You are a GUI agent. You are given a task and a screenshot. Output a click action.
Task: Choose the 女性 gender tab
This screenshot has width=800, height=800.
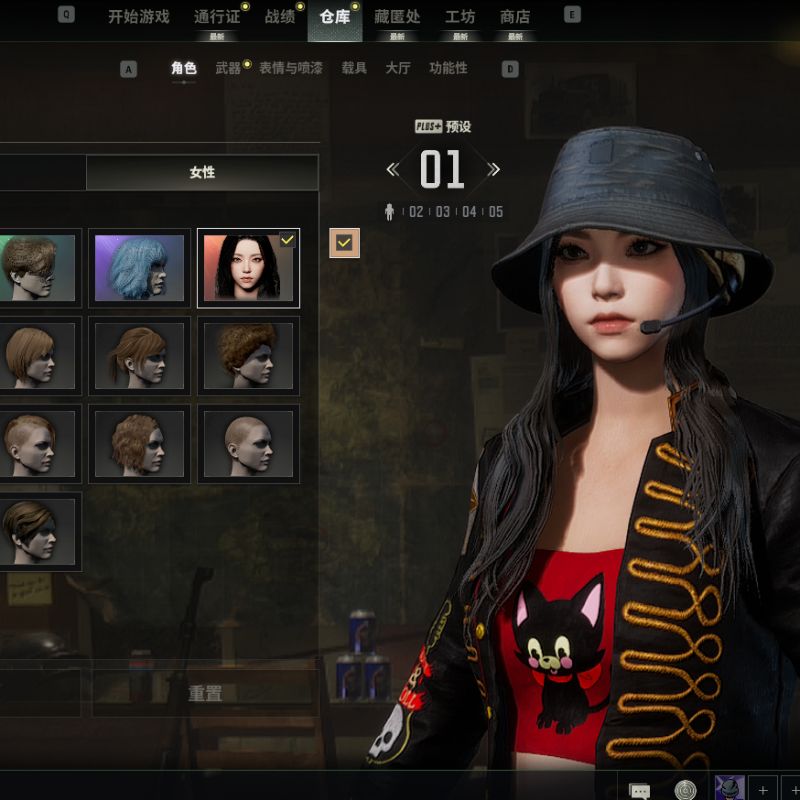click(x=202, y=173)
